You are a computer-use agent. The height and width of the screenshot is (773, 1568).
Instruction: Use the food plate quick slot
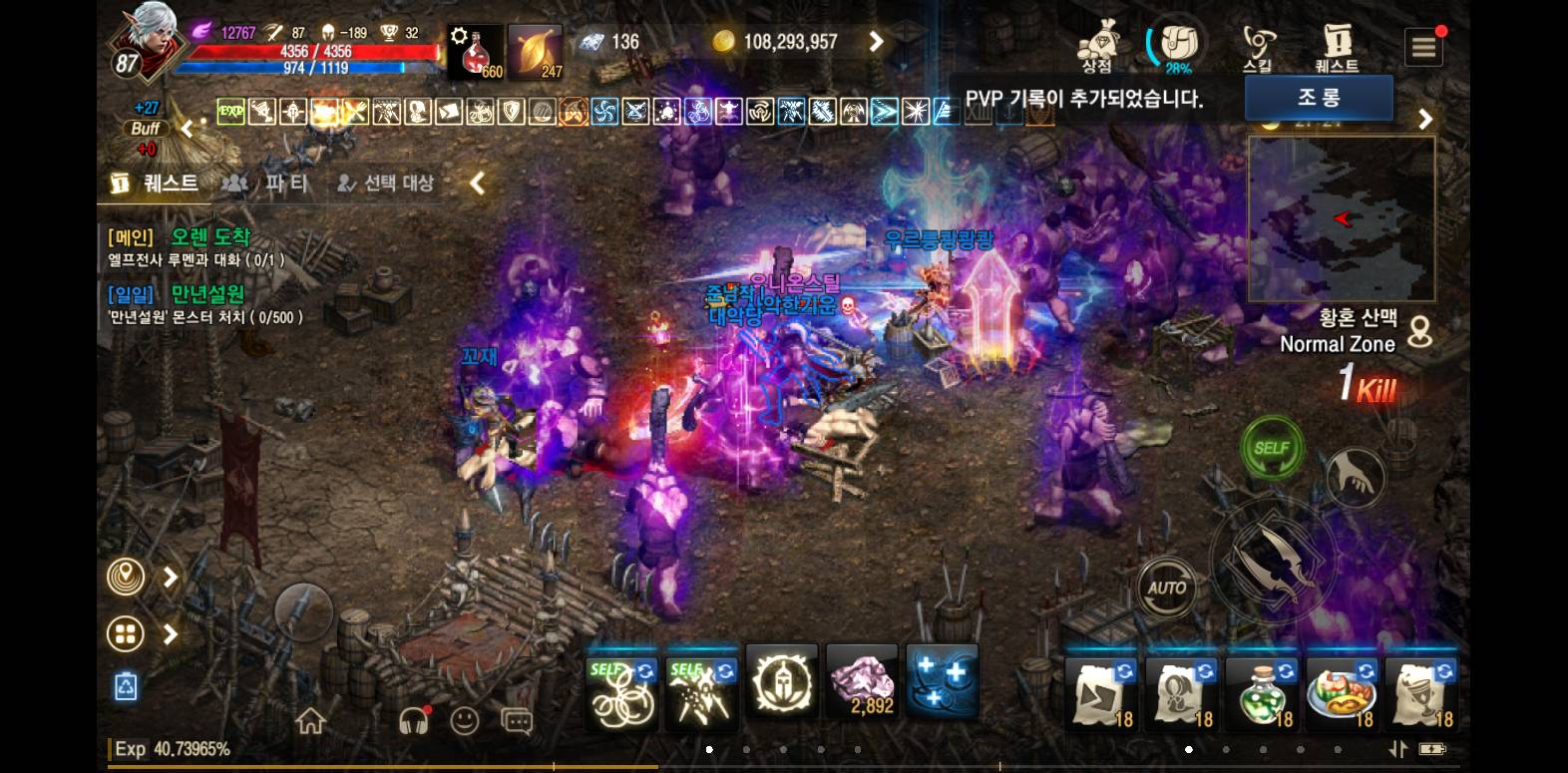click(1341, 692)
